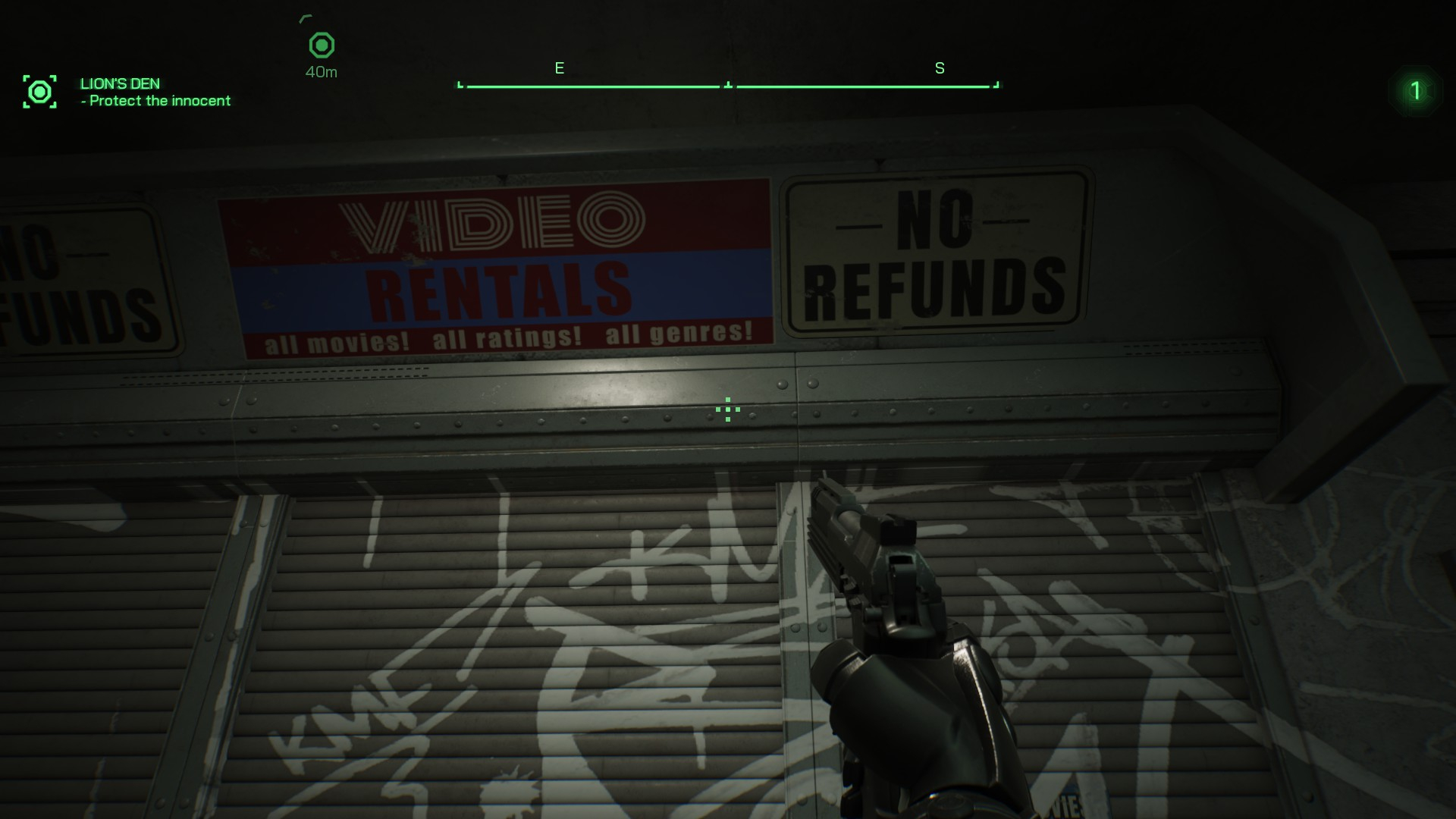
Task: Click the 40m waypoint marker
Action: [322, 46]
